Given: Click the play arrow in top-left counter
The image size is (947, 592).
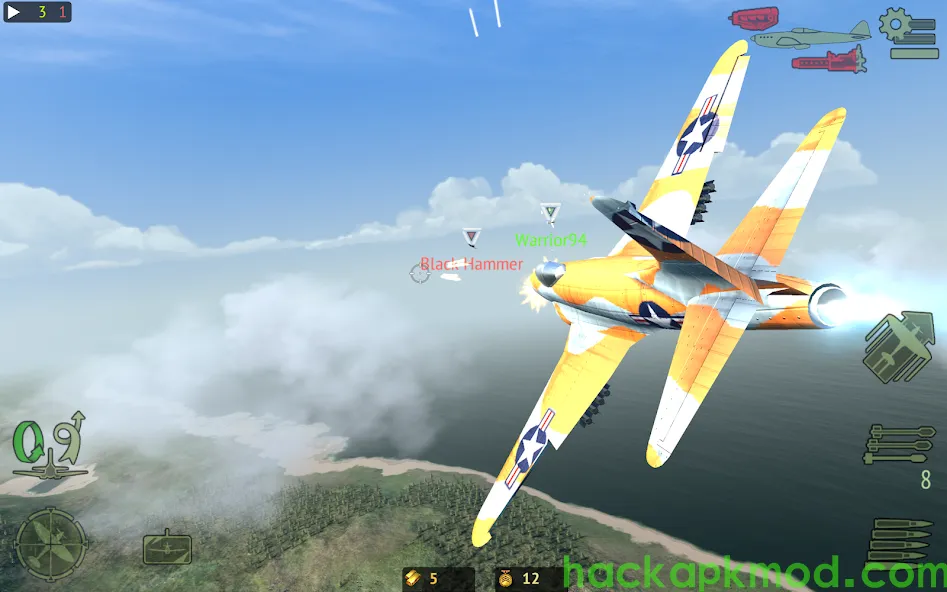Looking at the screenshot, I should pos(15,13).
